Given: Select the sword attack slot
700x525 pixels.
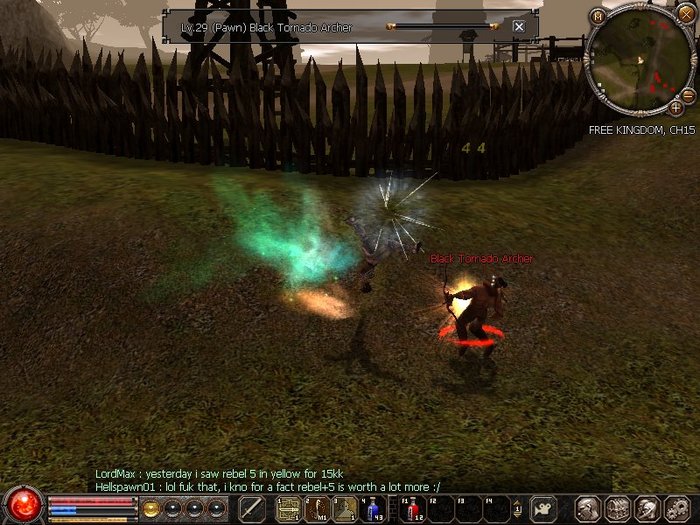Looking at the screenshot, I should [252, 508].
